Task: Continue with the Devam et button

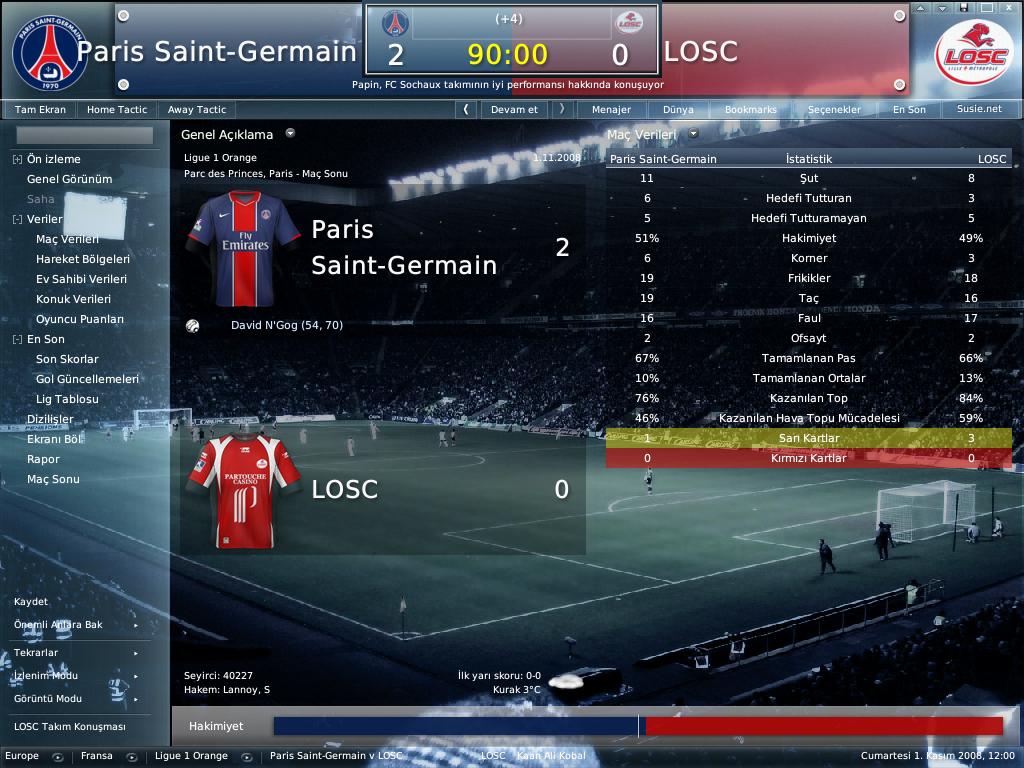Action: tap(514, 110)
